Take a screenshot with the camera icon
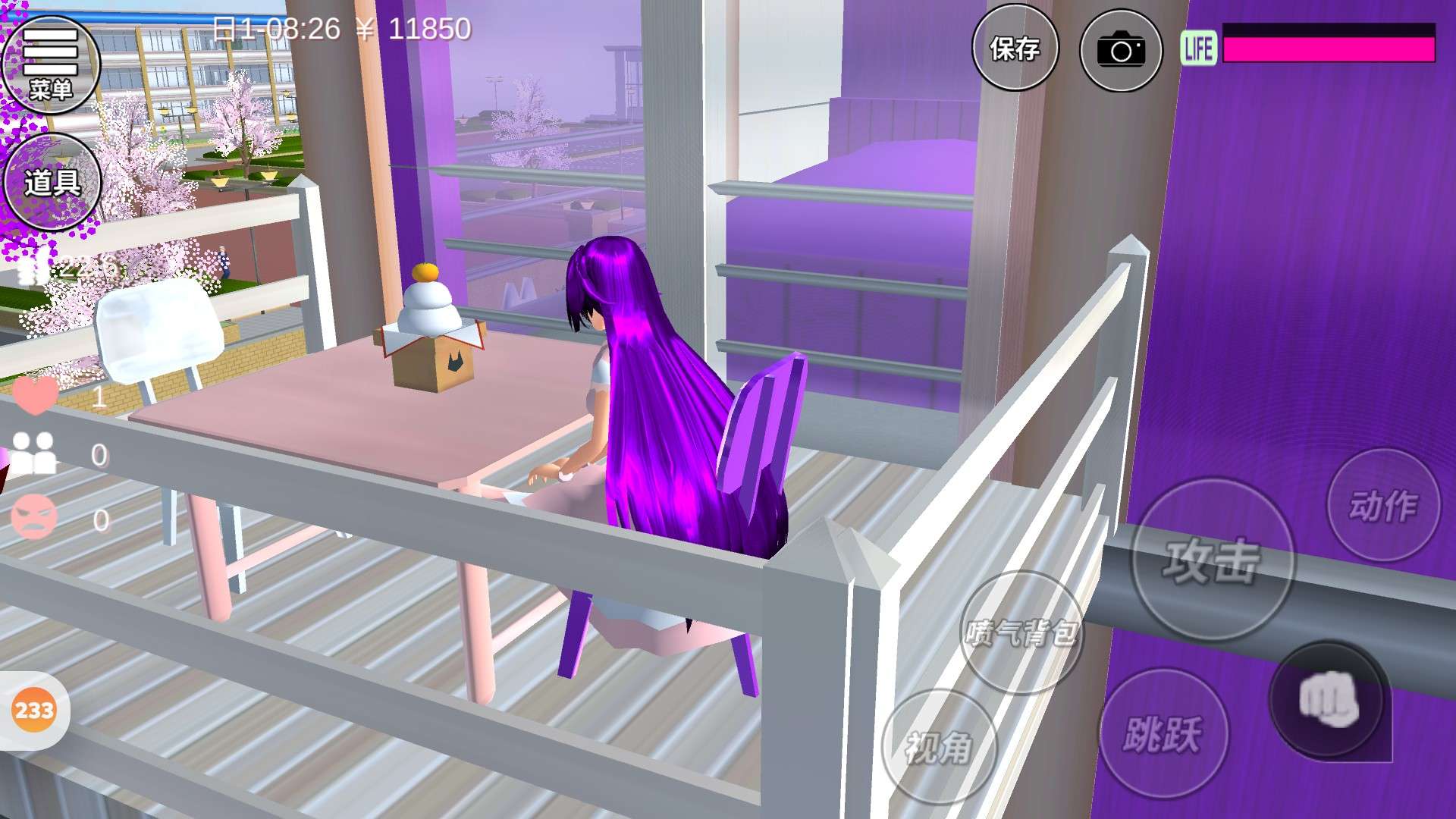 (x=1121, y=51)
